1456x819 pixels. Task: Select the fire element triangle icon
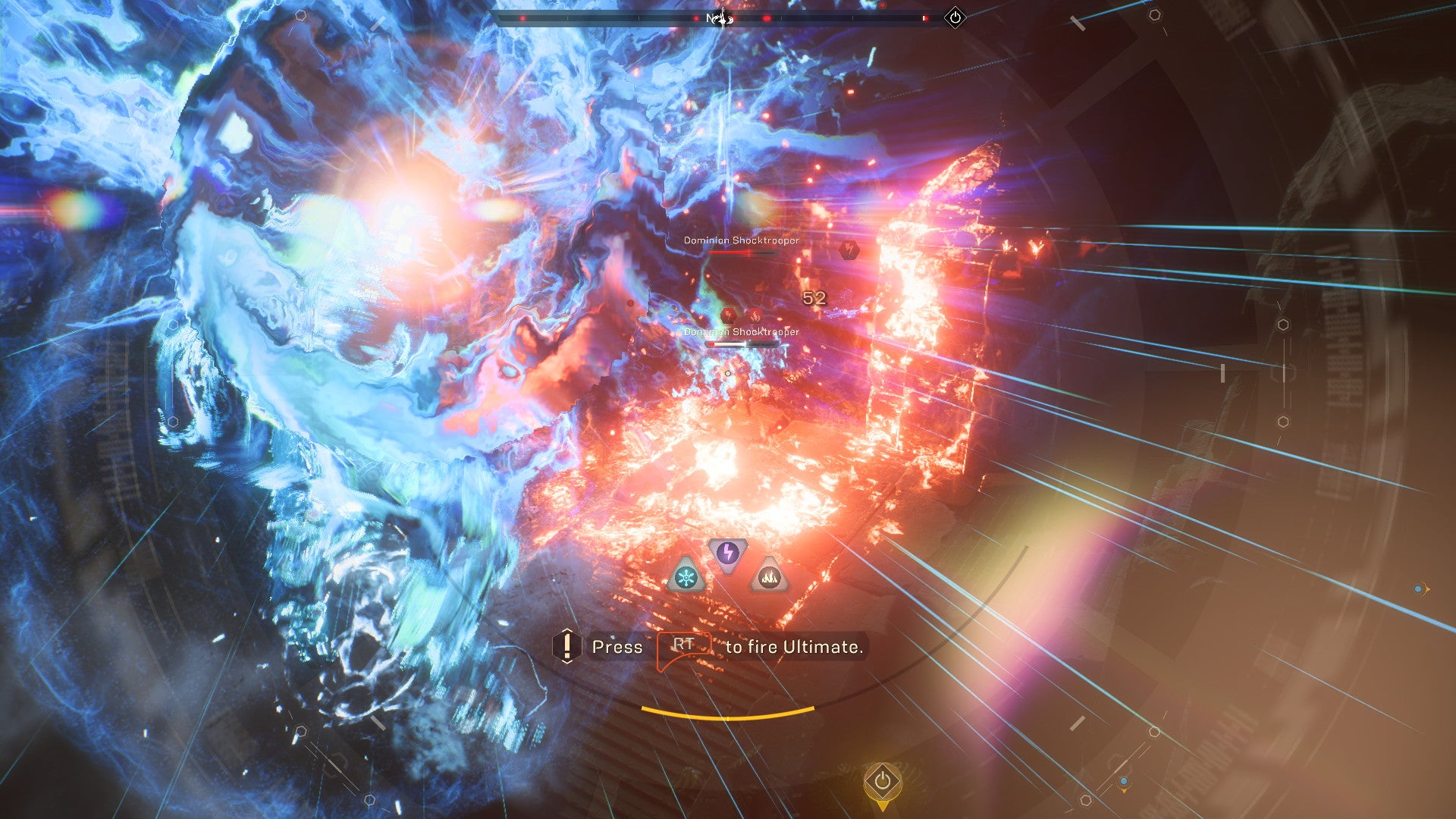(770, 577)
